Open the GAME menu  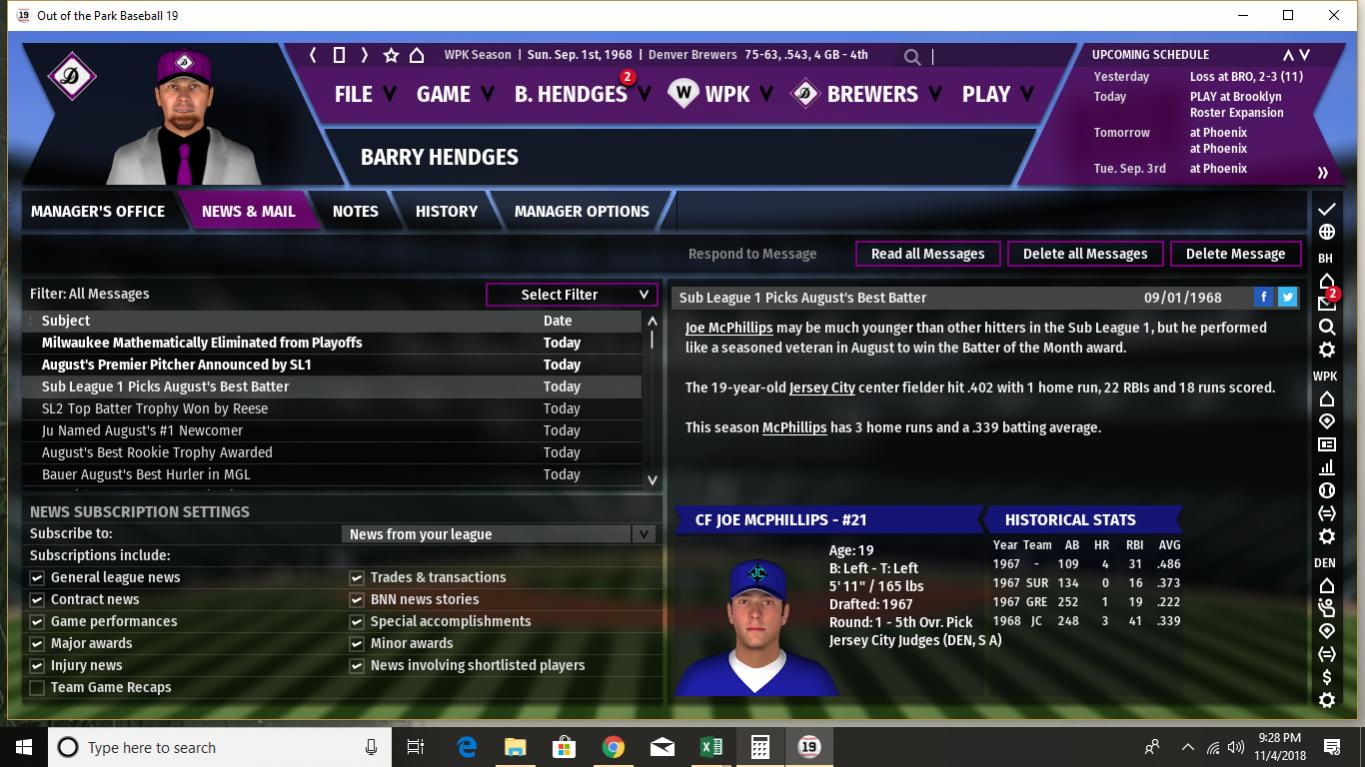click(x=443, y=94)
